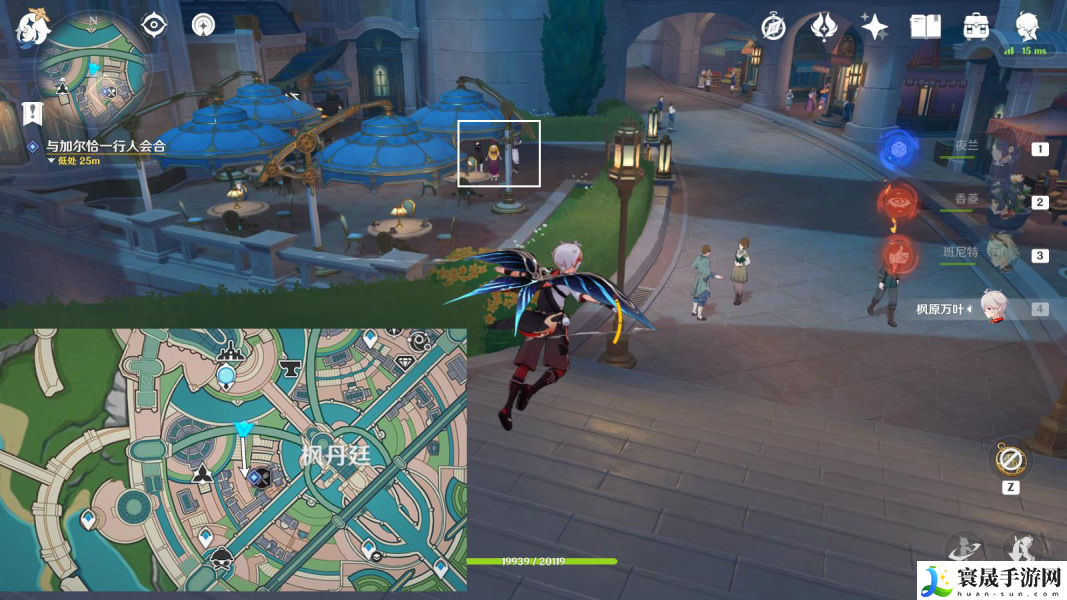Click the compass icon in the top bar

click(773, 27)
